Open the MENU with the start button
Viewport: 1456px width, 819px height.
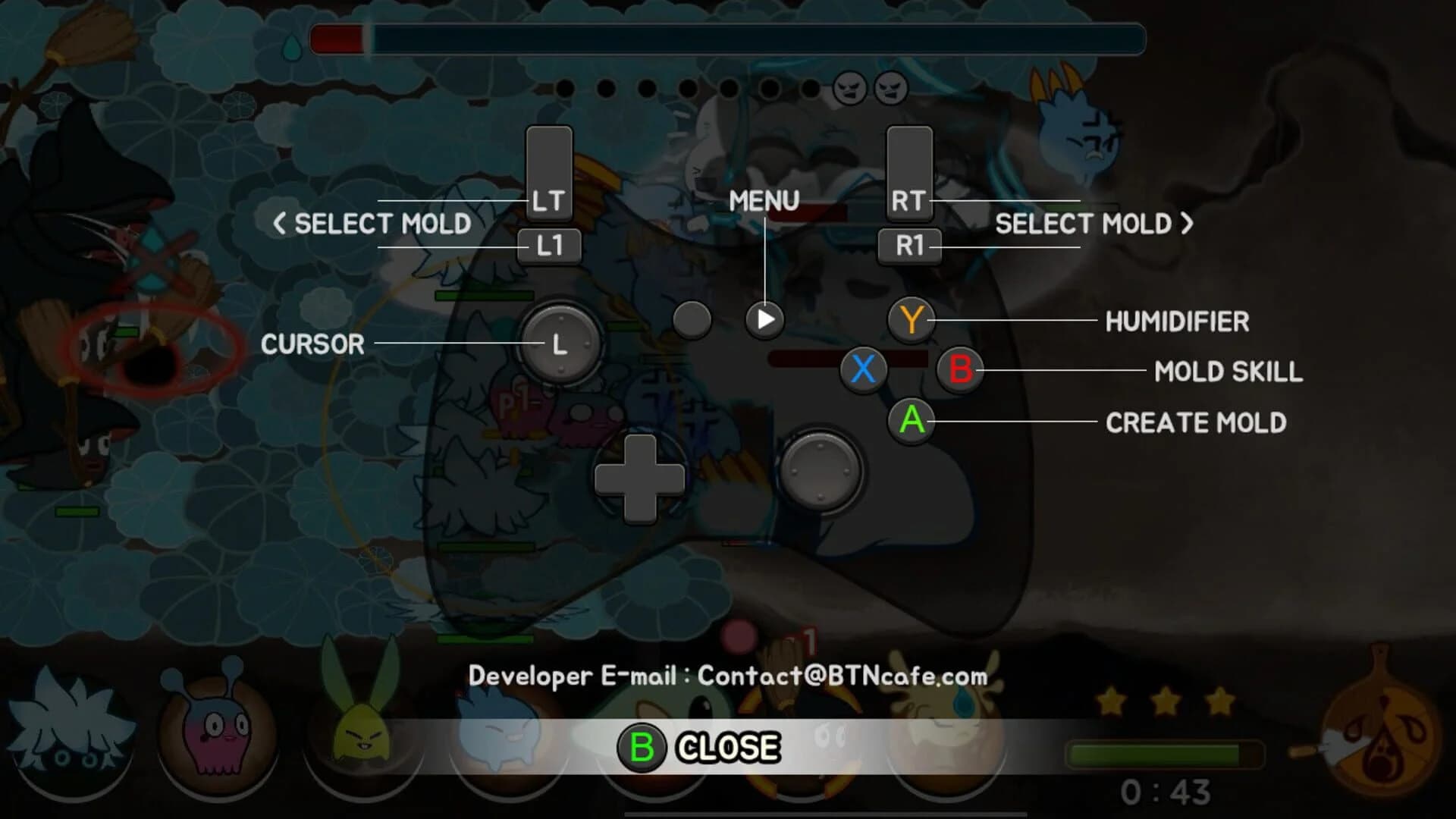(764, 320)
